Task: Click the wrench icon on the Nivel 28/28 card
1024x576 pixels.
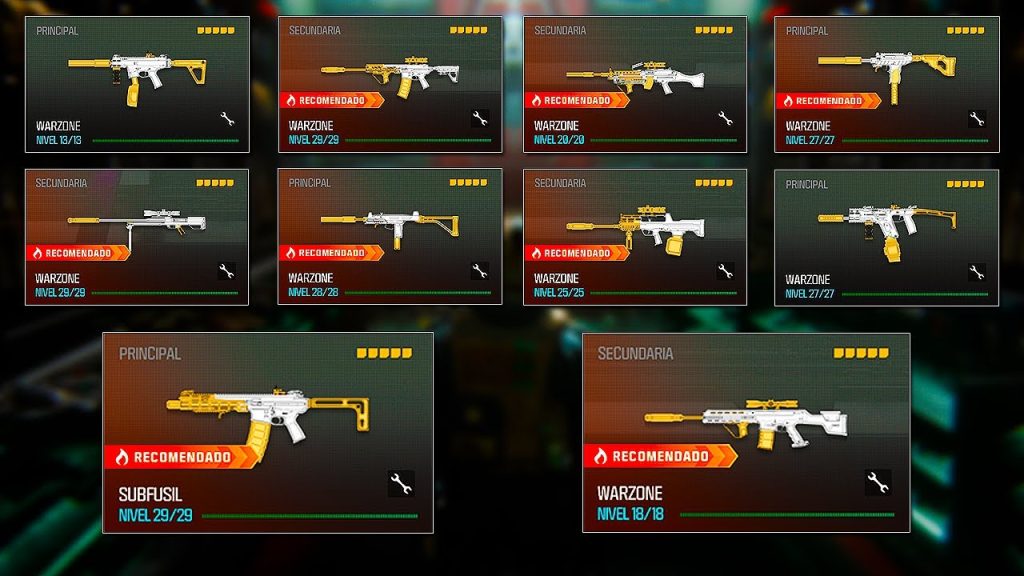Action: coord(479,270)
